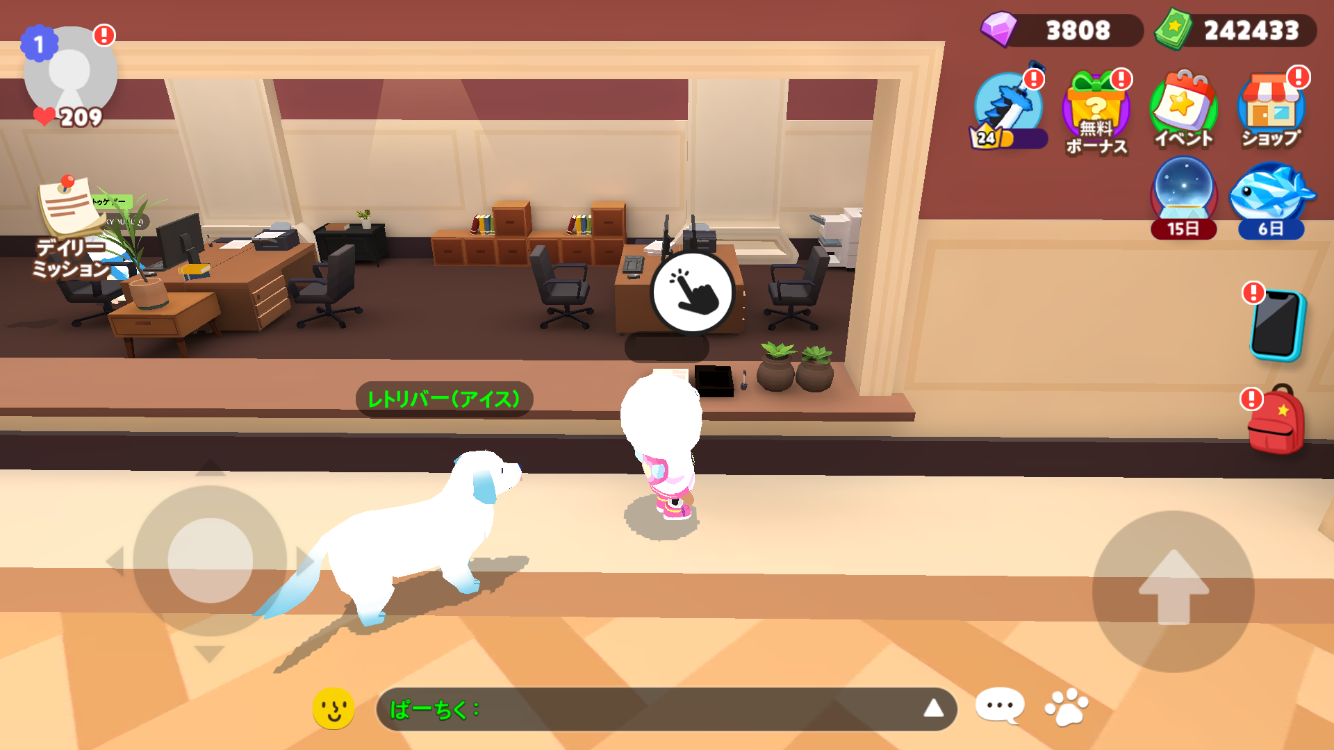Click the chat message input bar
Viewport: 1334px width, 750px height.
pos(650,709)
